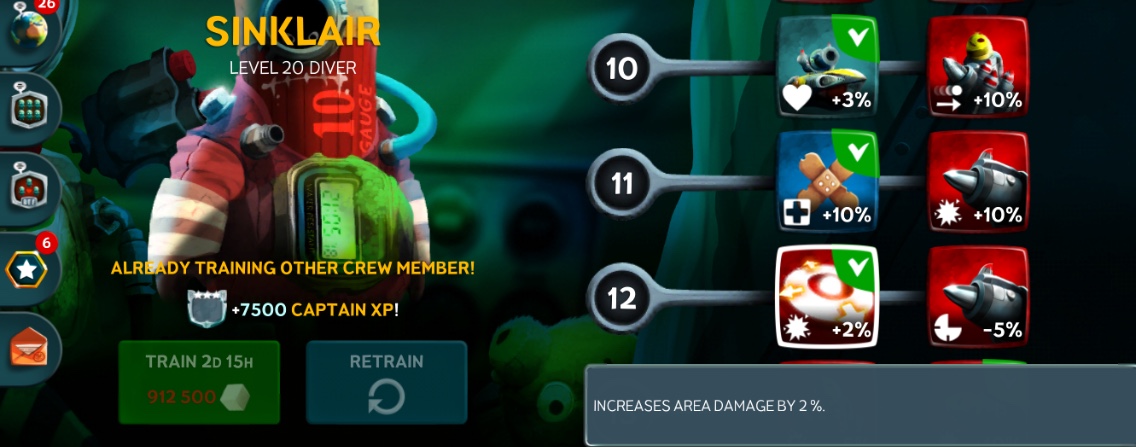Choose the -5% reload torpedo perk
1136x447 pixels.
[978, 295]
